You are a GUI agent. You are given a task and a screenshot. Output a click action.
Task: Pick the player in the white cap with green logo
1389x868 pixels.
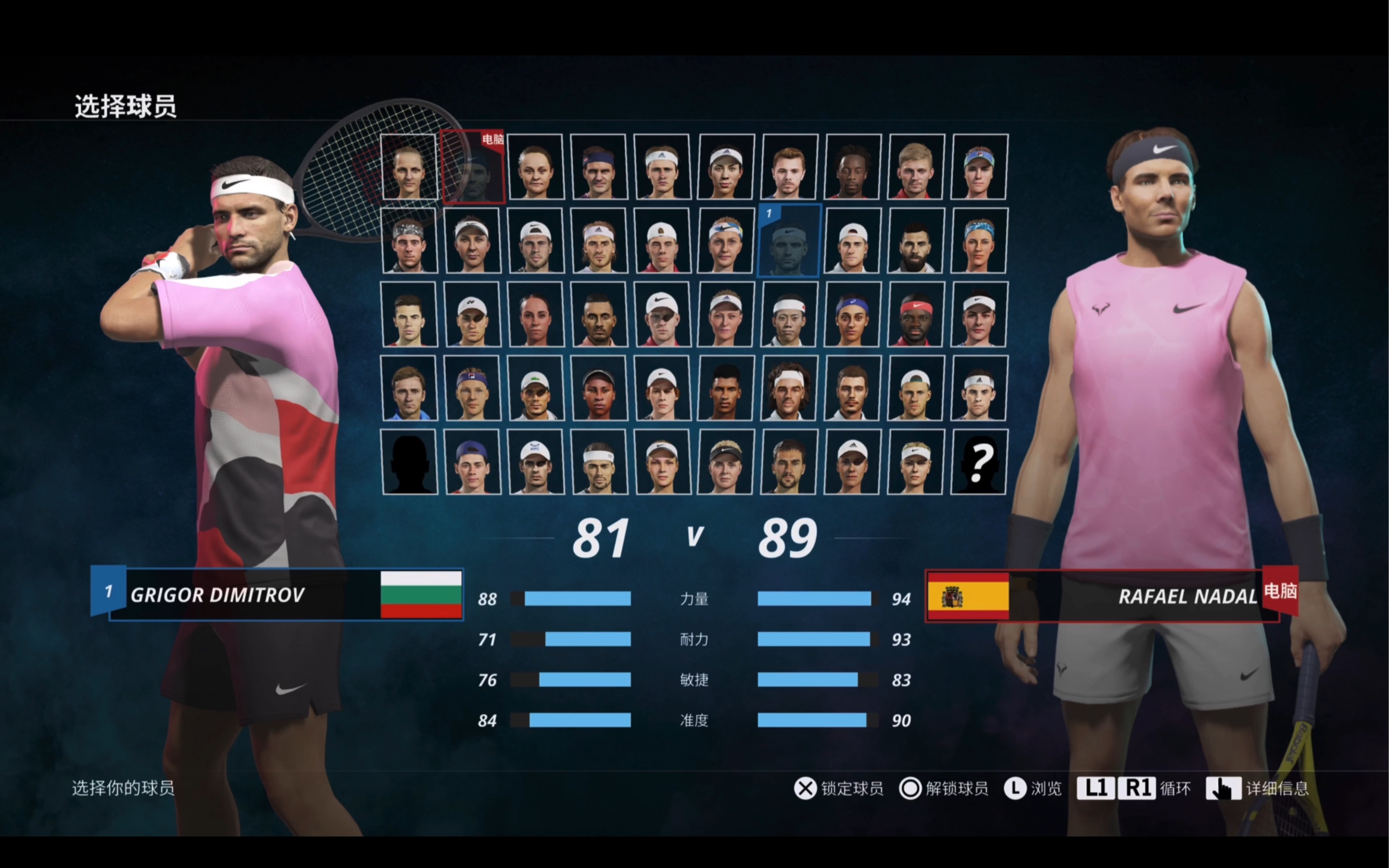[x=536, y=388]
